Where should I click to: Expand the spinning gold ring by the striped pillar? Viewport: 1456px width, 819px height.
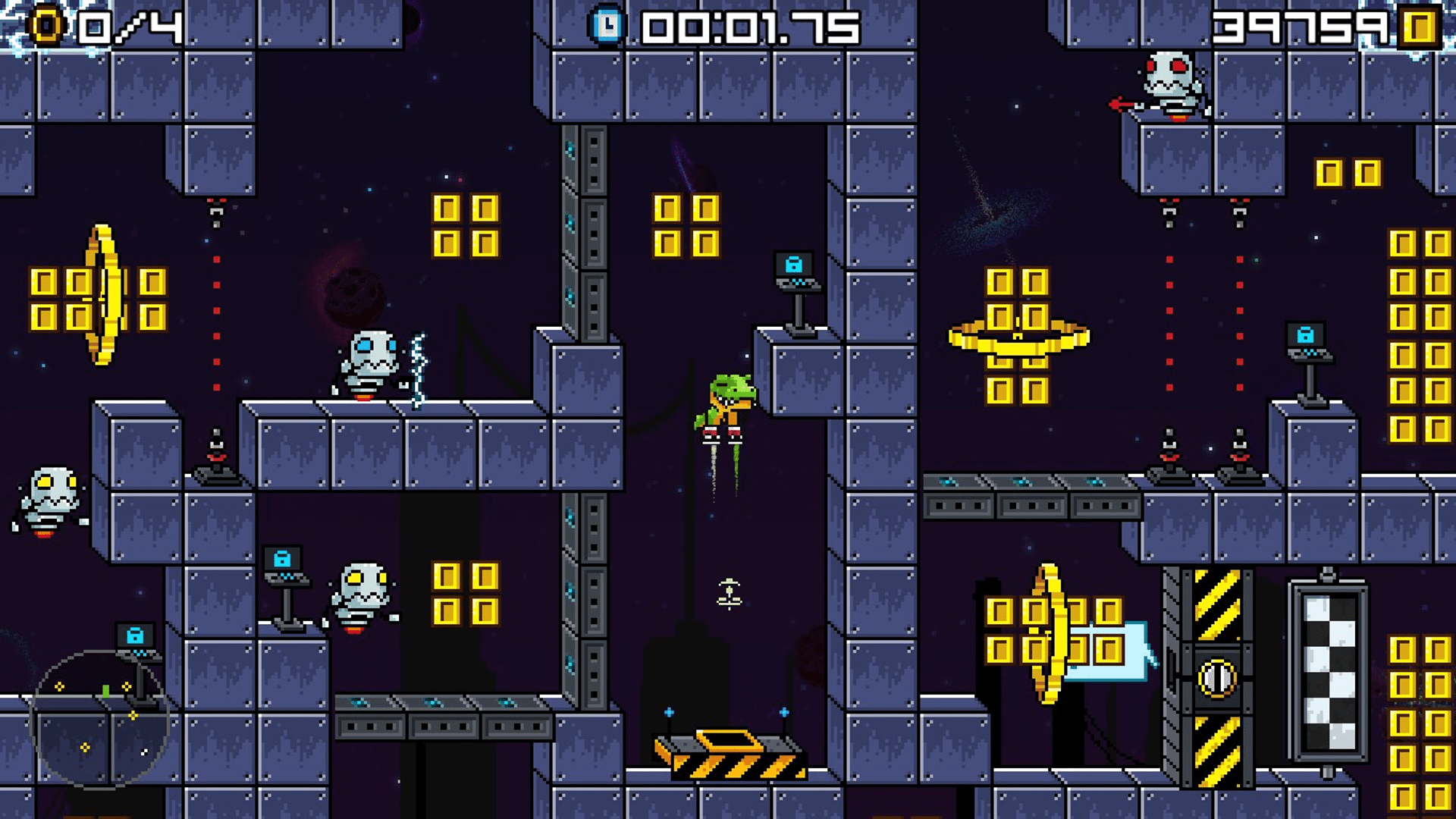pyautogui.click(x=1053, y=629)
